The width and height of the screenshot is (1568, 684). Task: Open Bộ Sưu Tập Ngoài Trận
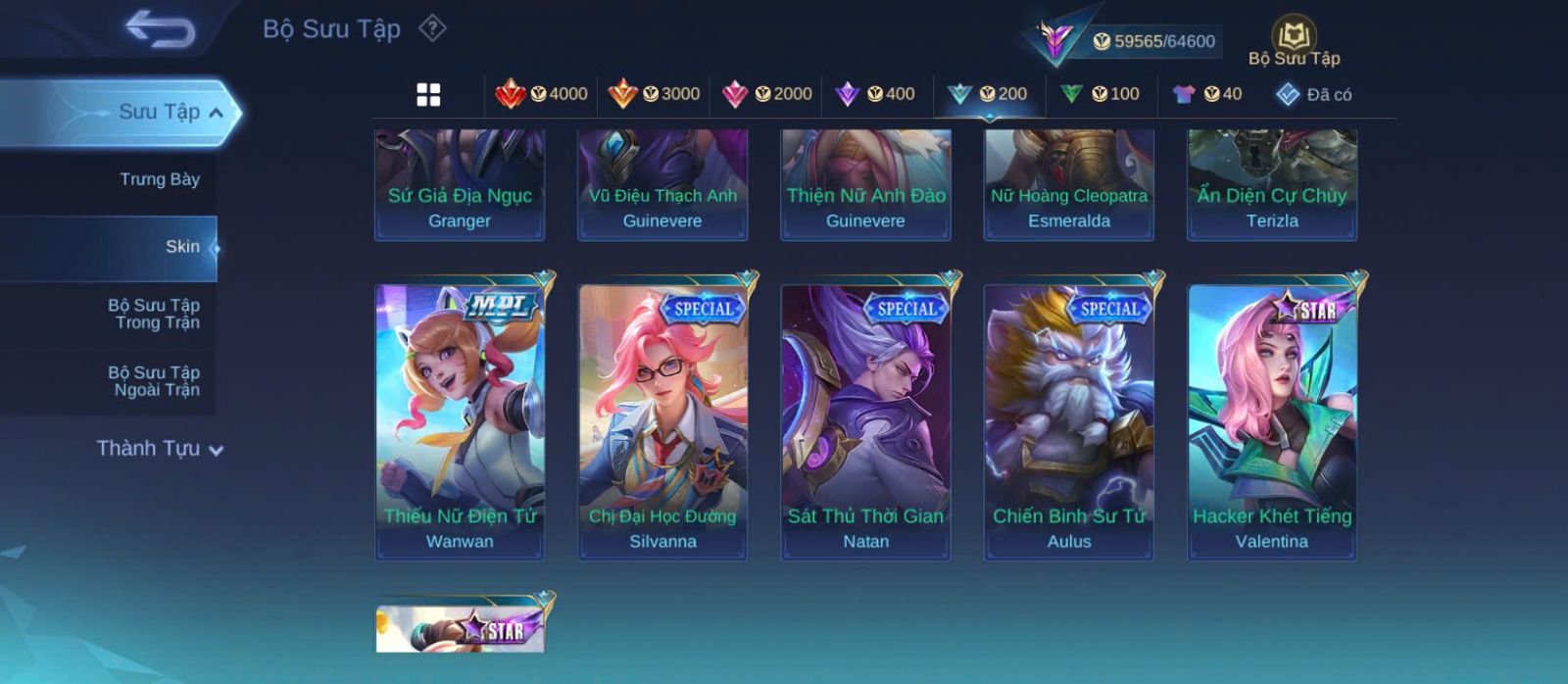tap(155, 381)
